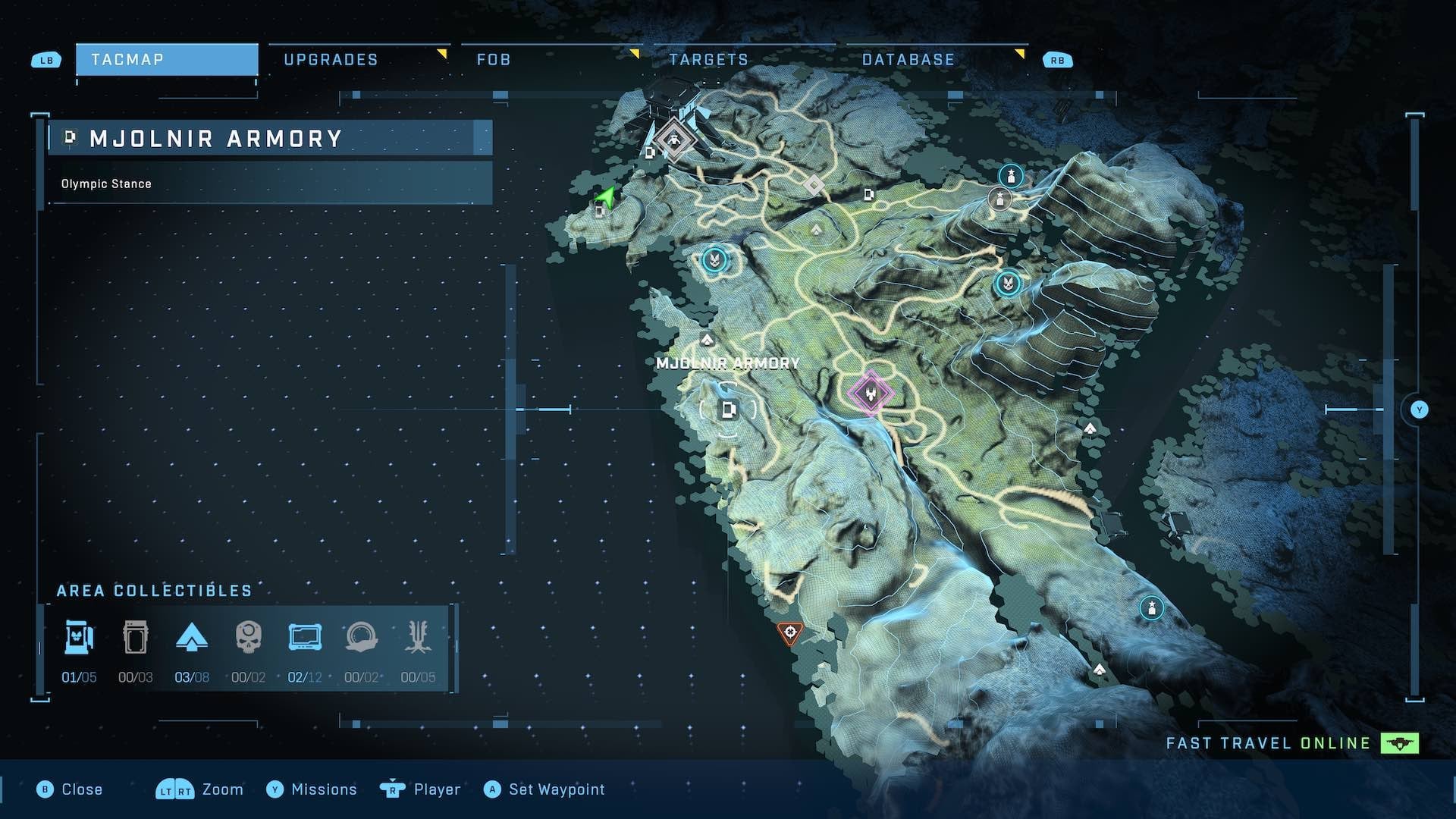
Task: Open the Missions option
Action: click(312, 789)
